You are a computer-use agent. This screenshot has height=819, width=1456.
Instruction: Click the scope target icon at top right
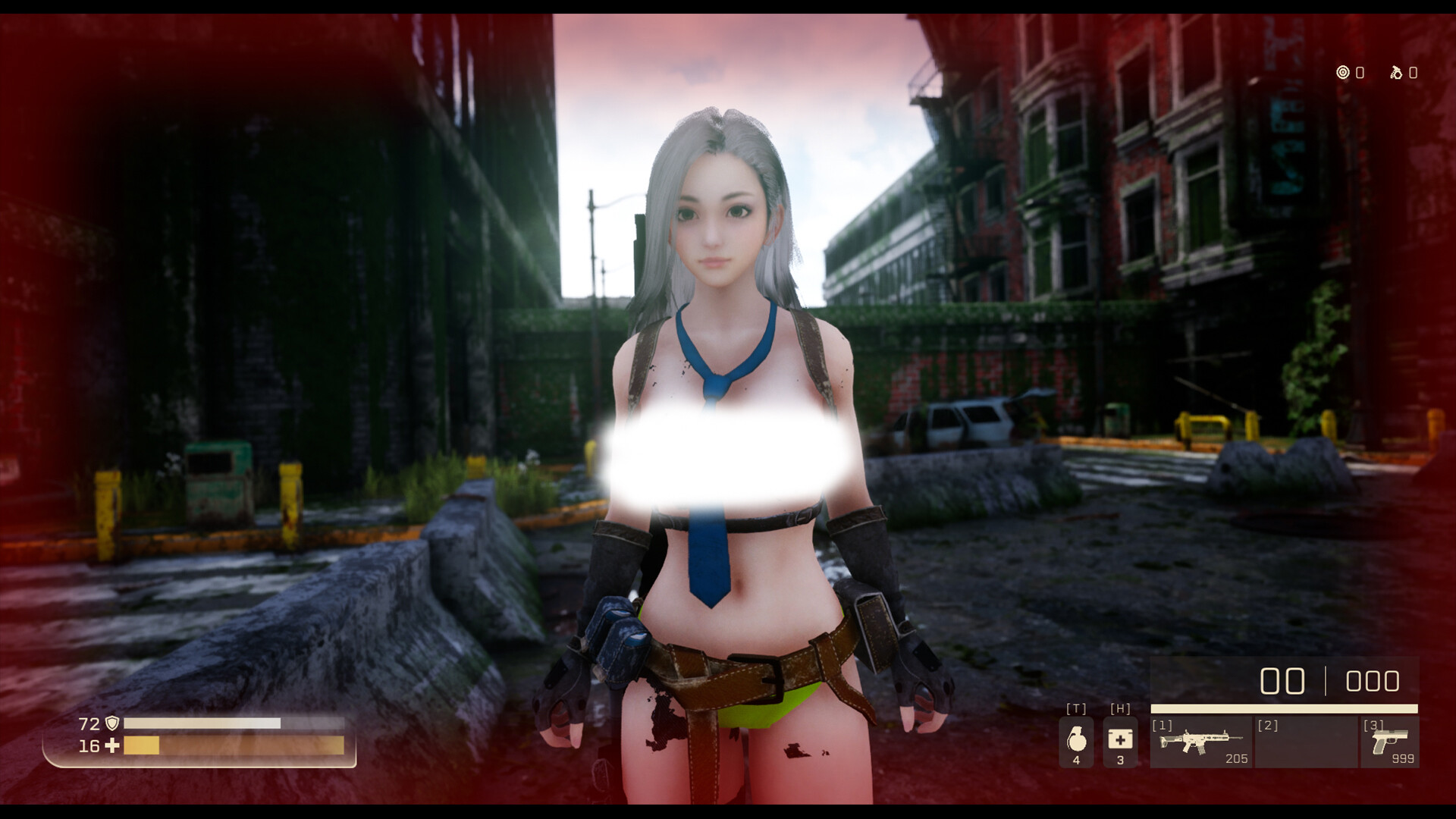(1344, 74)
